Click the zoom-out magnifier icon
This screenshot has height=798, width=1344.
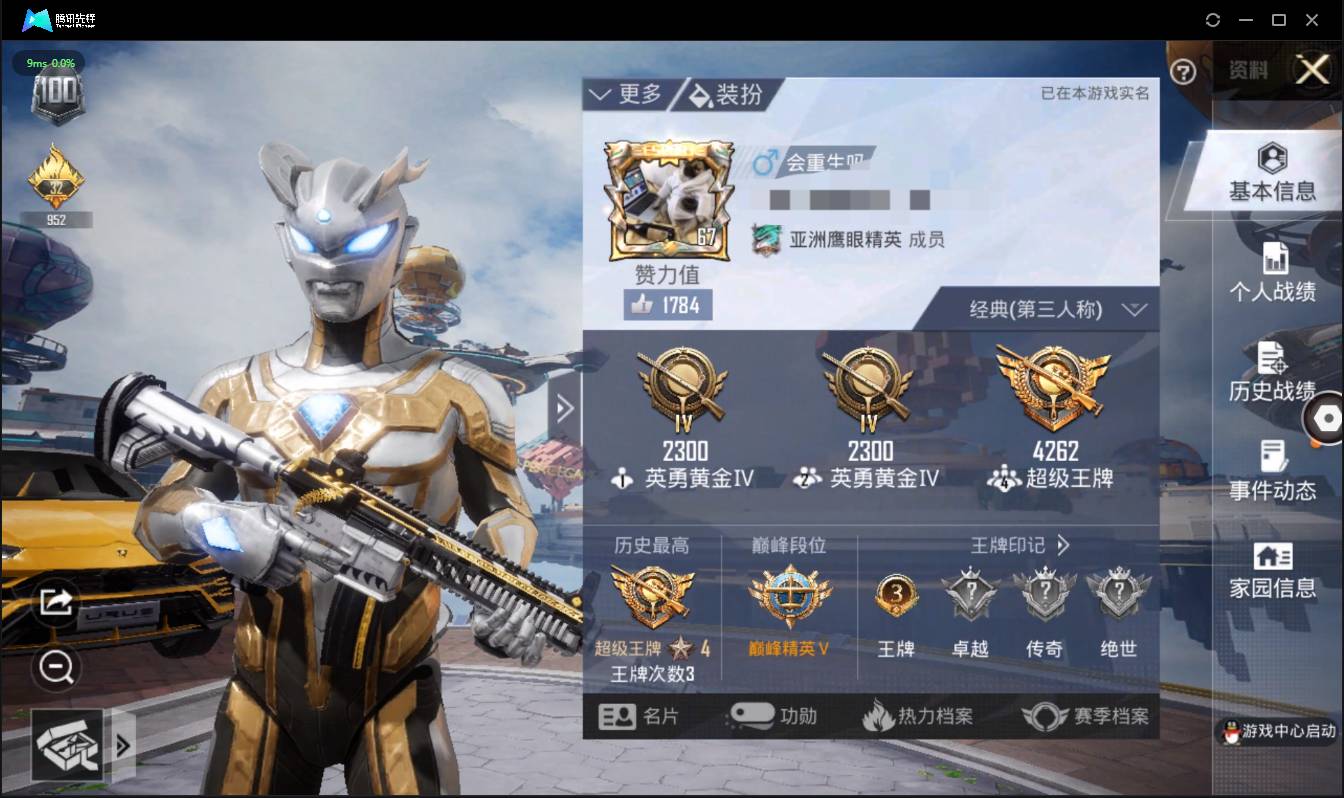click(55, 668)
